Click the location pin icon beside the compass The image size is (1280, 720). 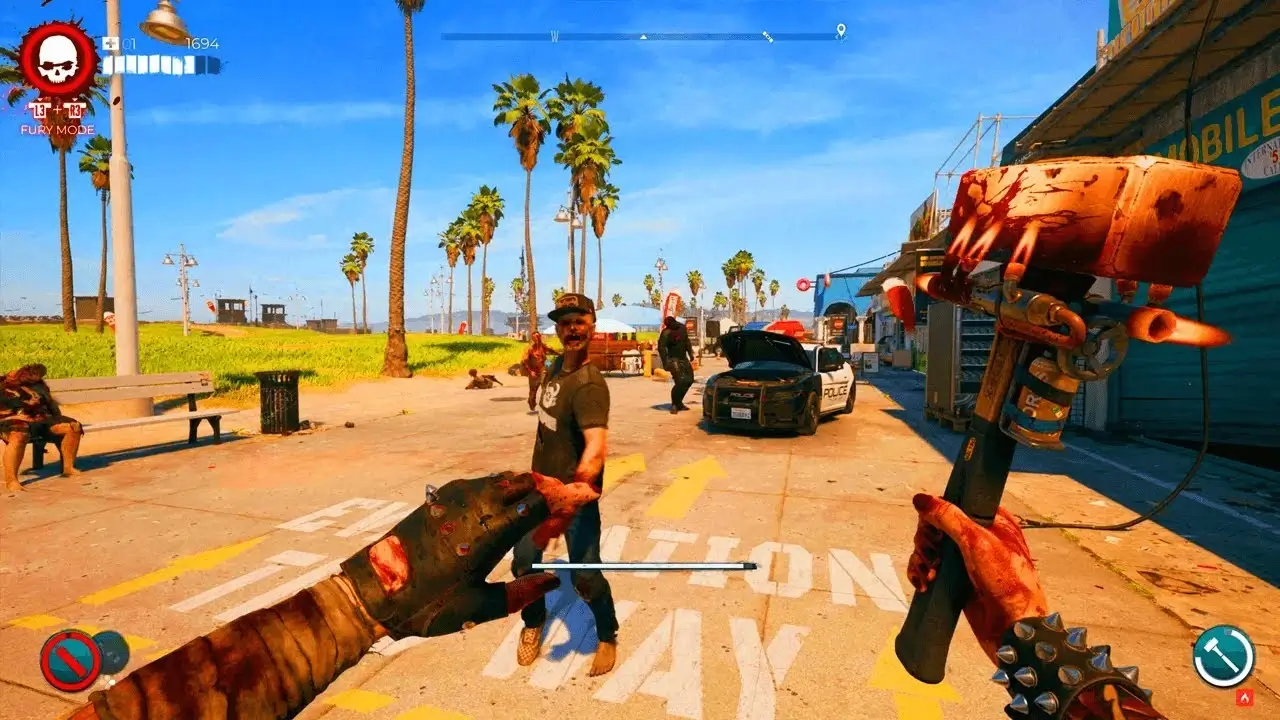(x=840, y=31)
